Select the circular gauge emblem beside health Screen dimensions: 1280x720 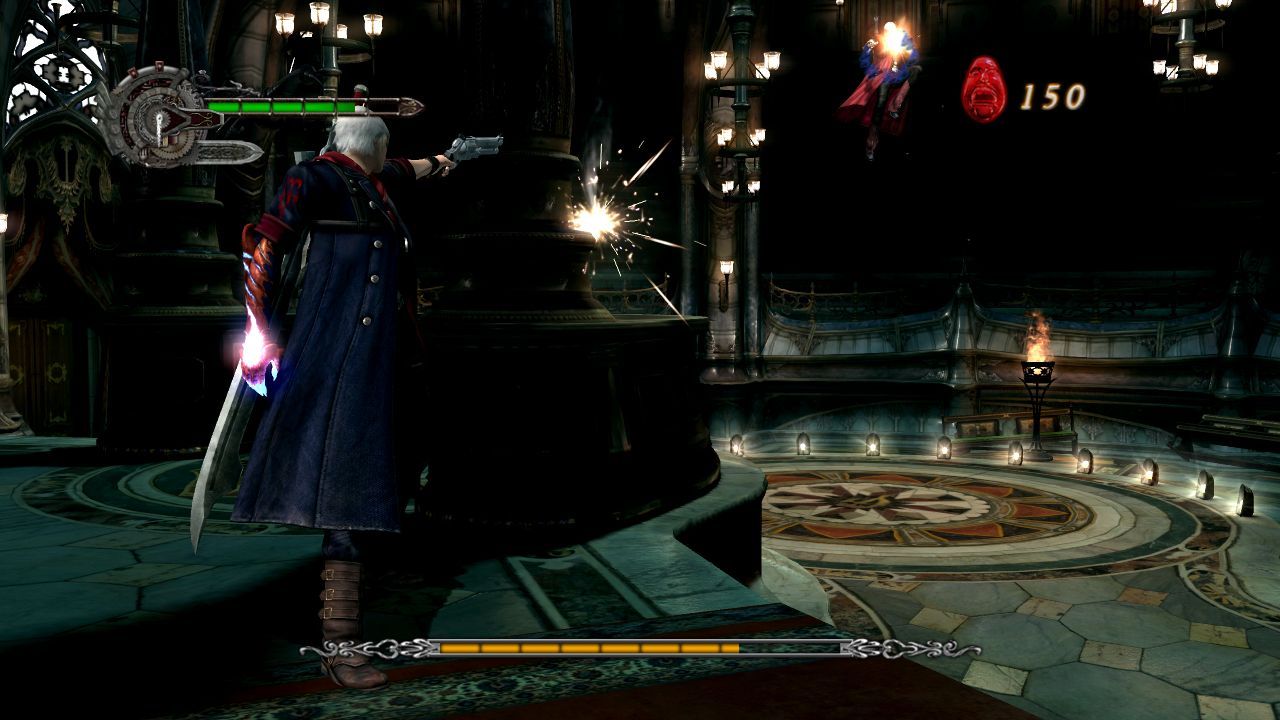(x=158, y=115)
